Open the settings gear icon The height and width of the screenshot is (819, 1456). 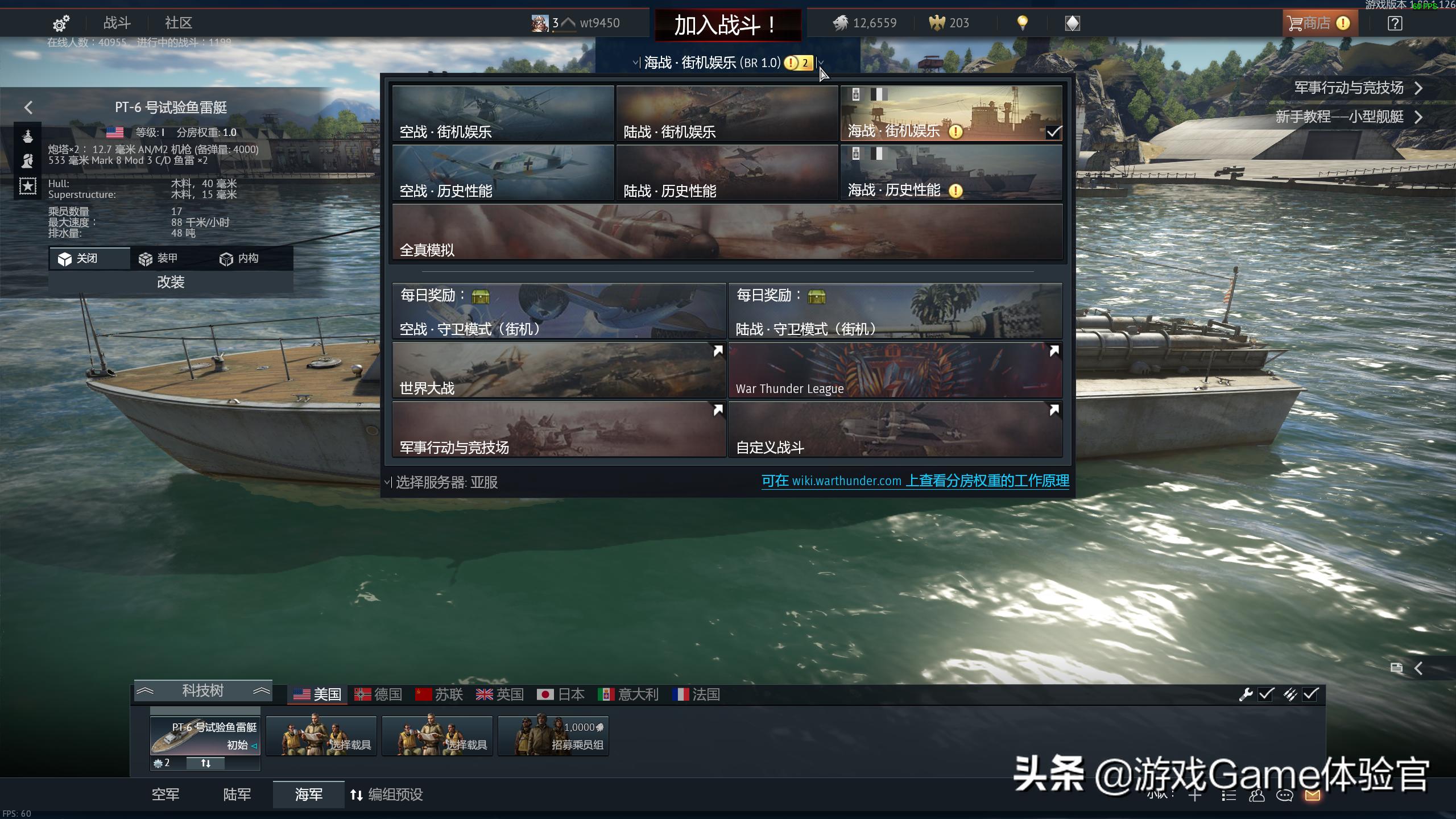(x=61, y=23)
